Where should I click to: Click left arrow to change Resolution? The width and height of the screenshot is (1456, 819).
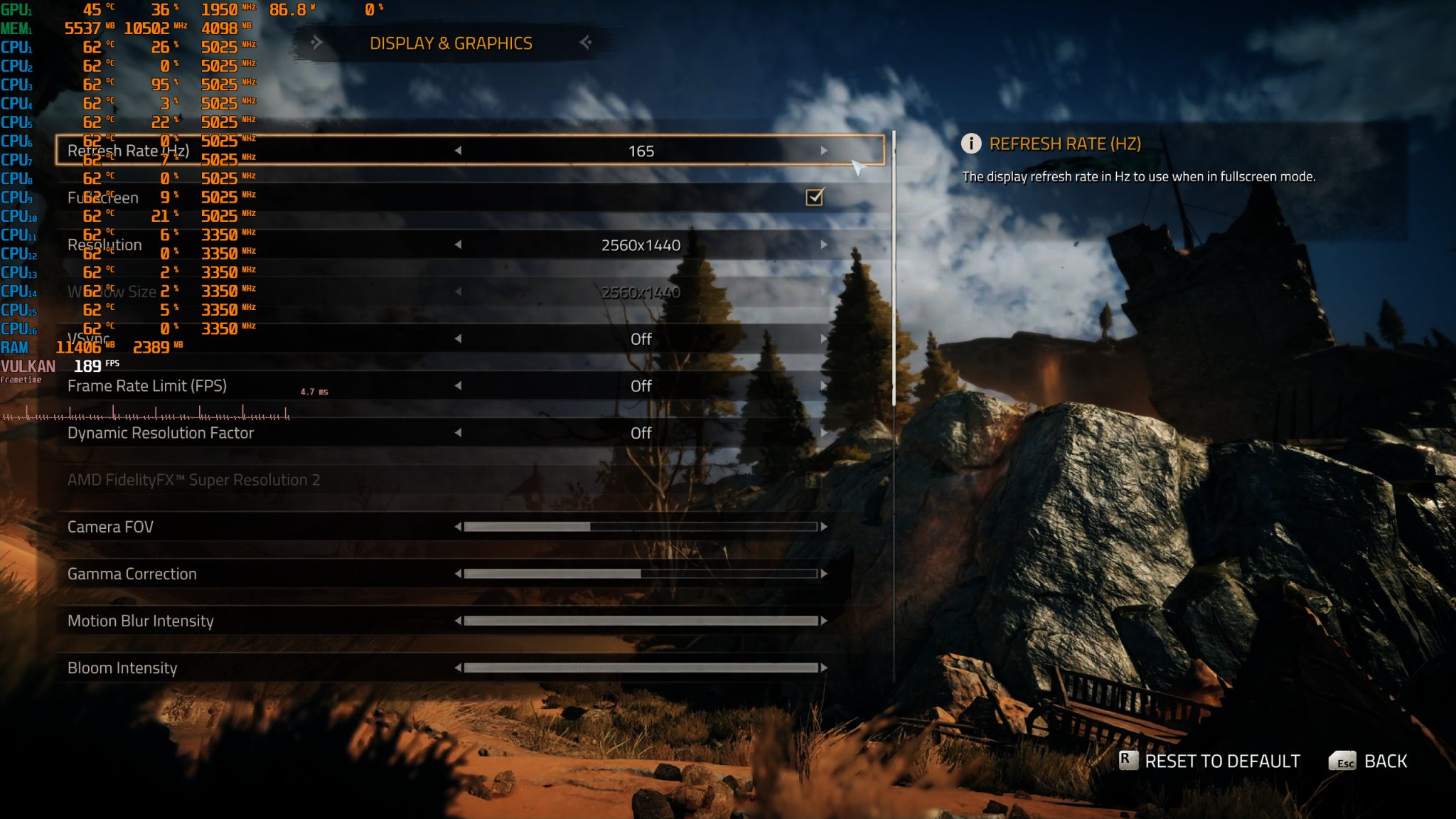(x=459, y=245)
